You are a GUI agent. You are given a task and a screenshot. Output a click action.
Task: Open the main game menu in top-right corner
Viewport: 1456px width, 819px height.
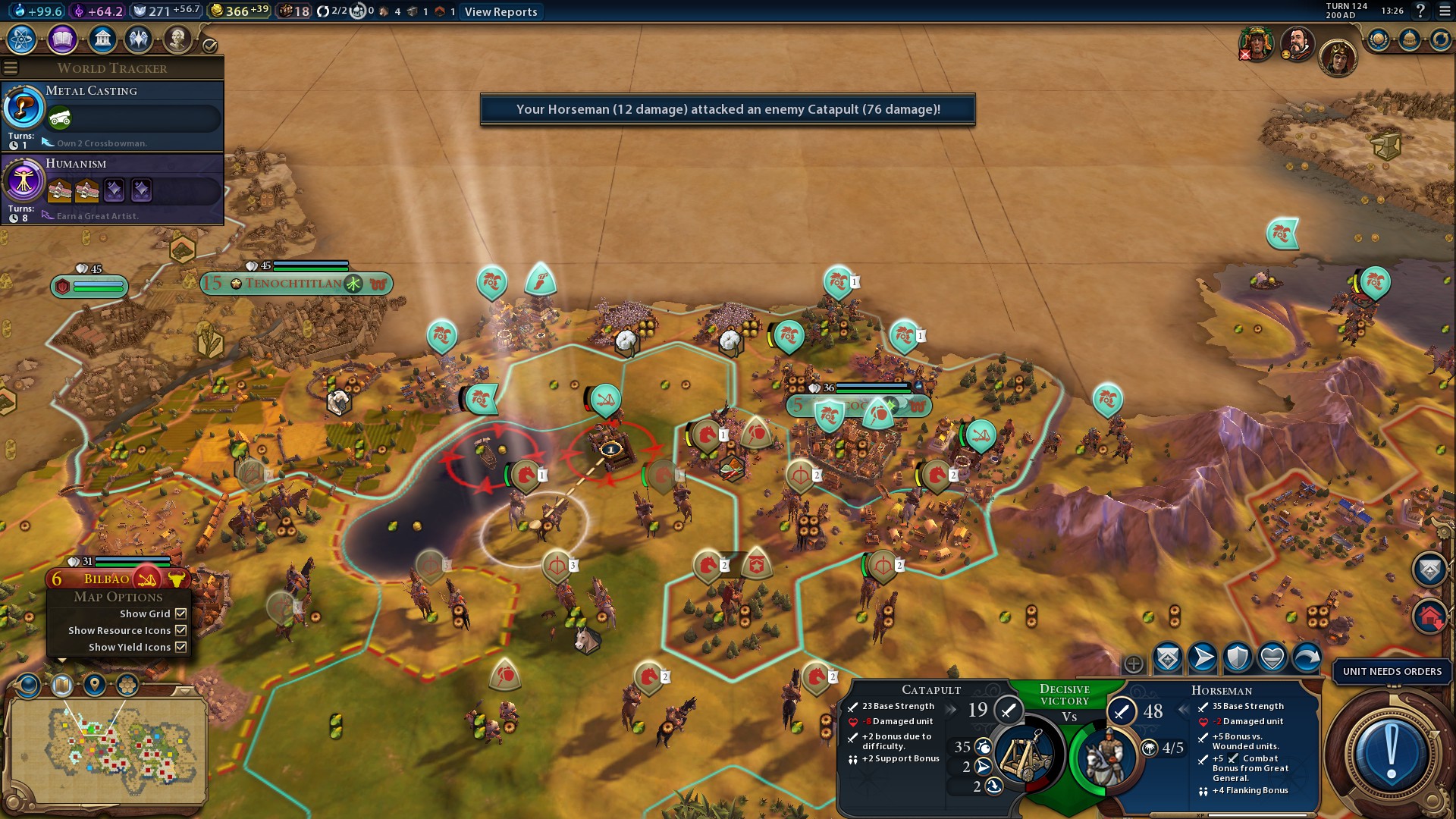(1444, 11)
